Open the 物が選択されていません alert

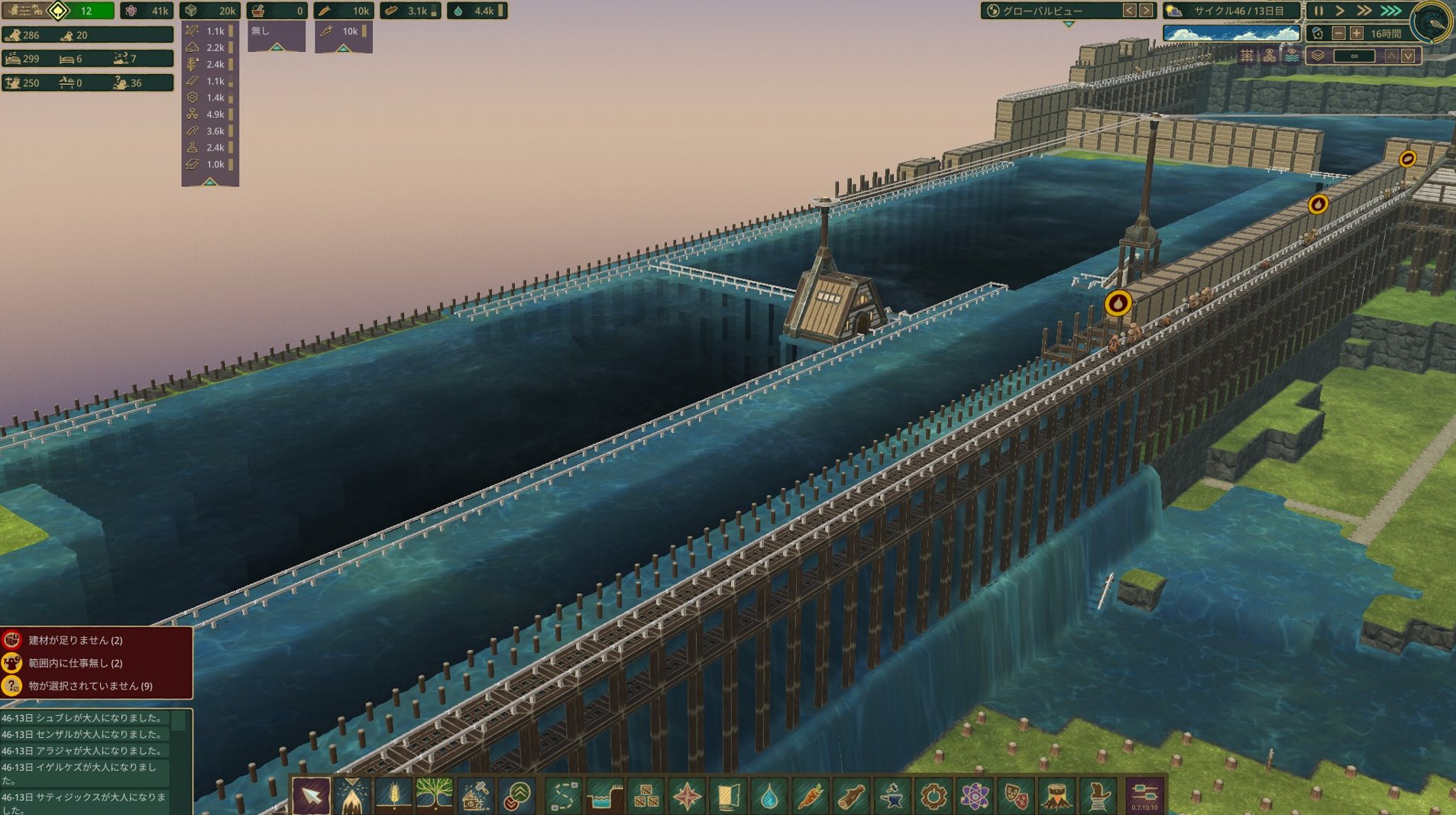pyautogui.click(x=90, y=686)
